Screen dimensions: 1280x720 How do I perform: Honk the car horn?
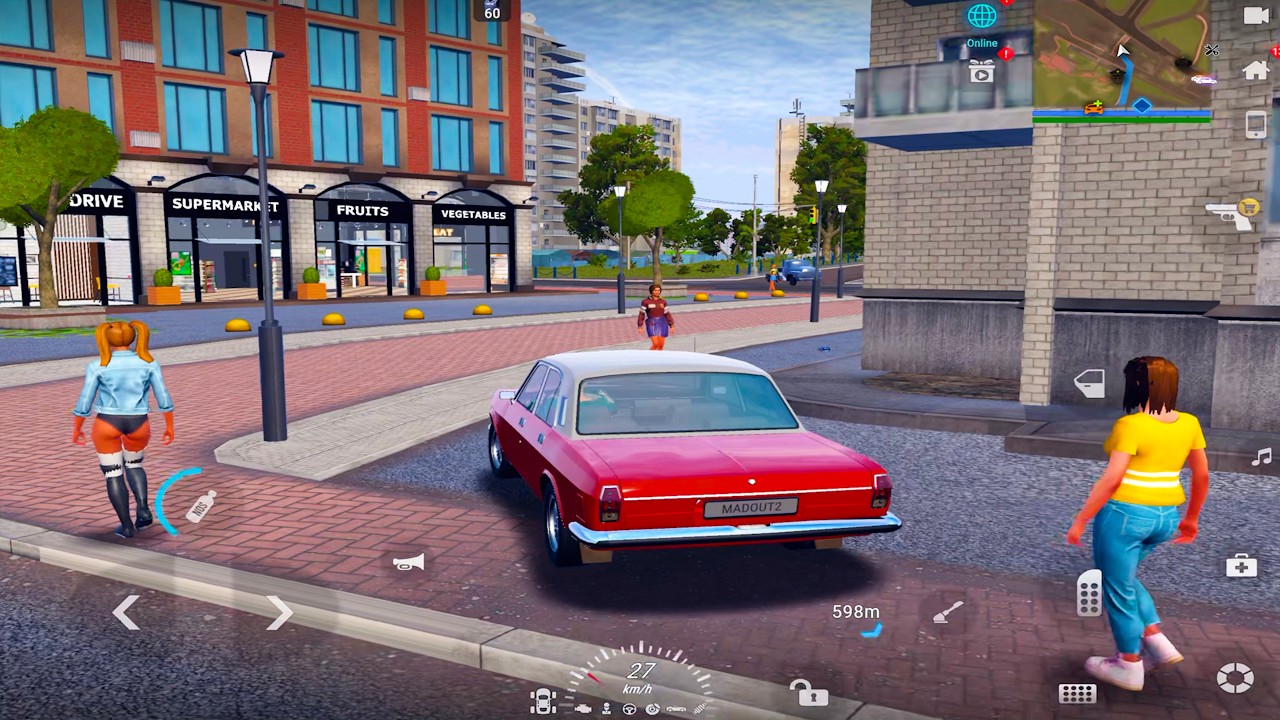click(x=408, y=563)
